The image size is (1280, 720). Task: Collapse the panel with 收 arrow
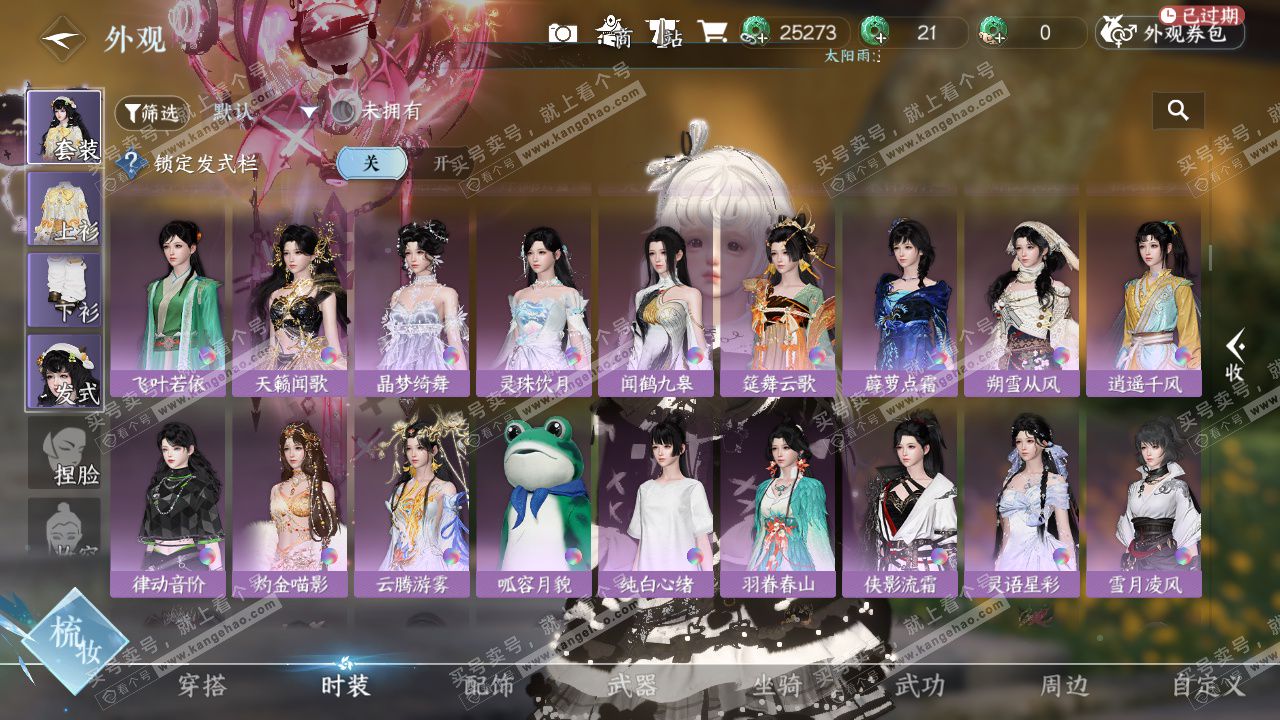1235,356
